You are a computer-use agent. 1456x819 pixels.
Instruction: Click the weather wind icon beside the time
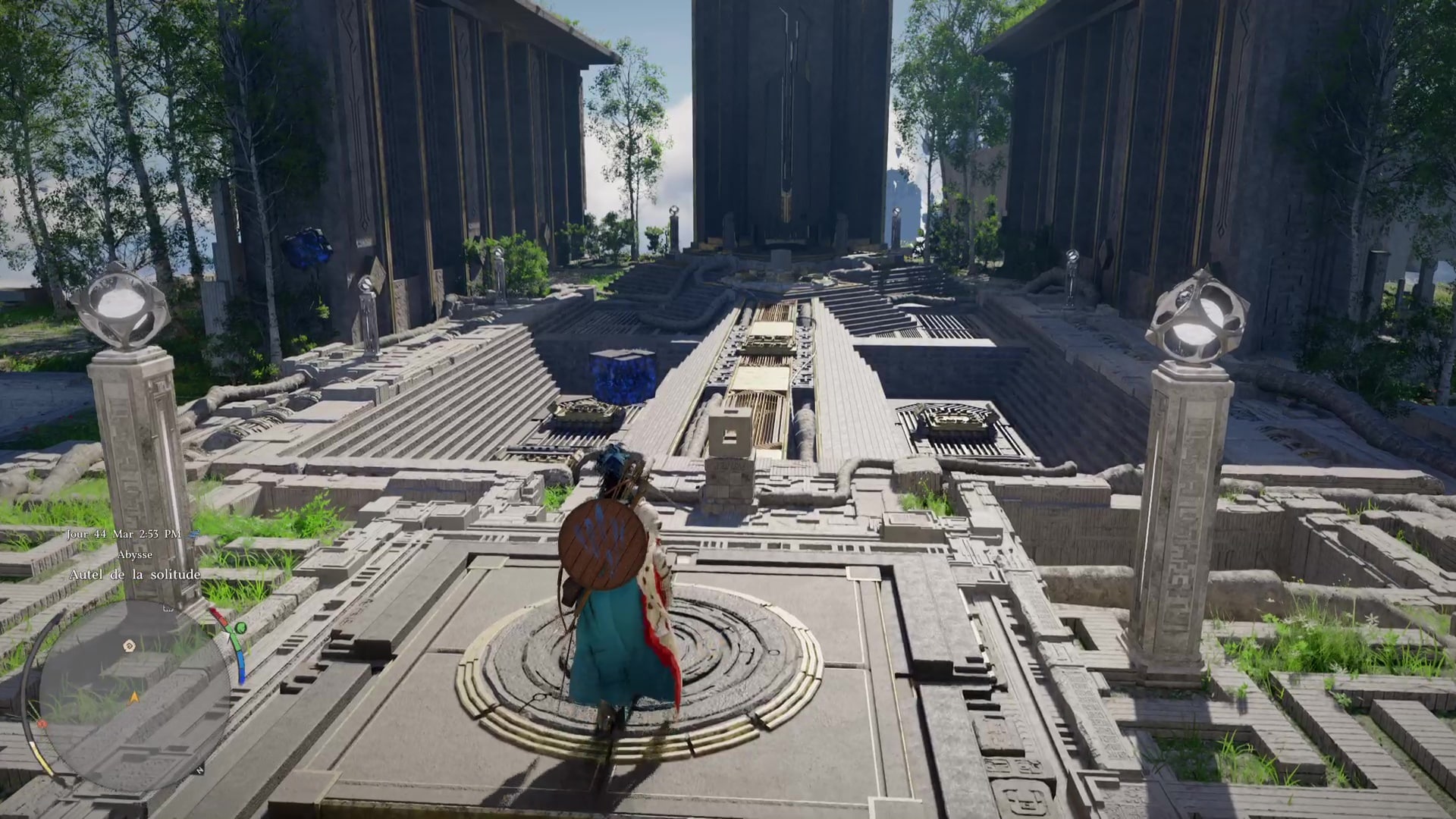tap(193, 534)
